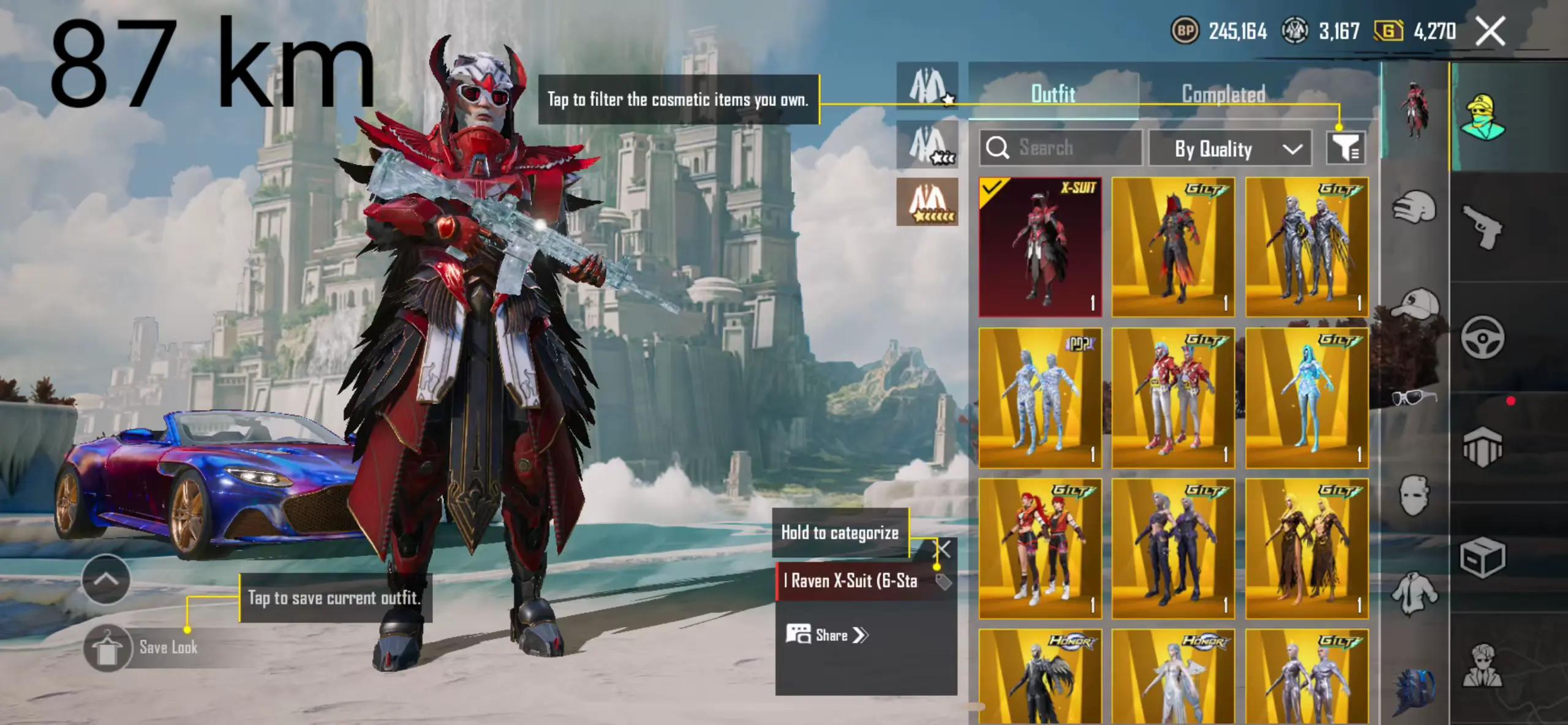Close the inventory screen
Image resolution: width=1568 pixels, height=725 pixels.
point(1490,31)
